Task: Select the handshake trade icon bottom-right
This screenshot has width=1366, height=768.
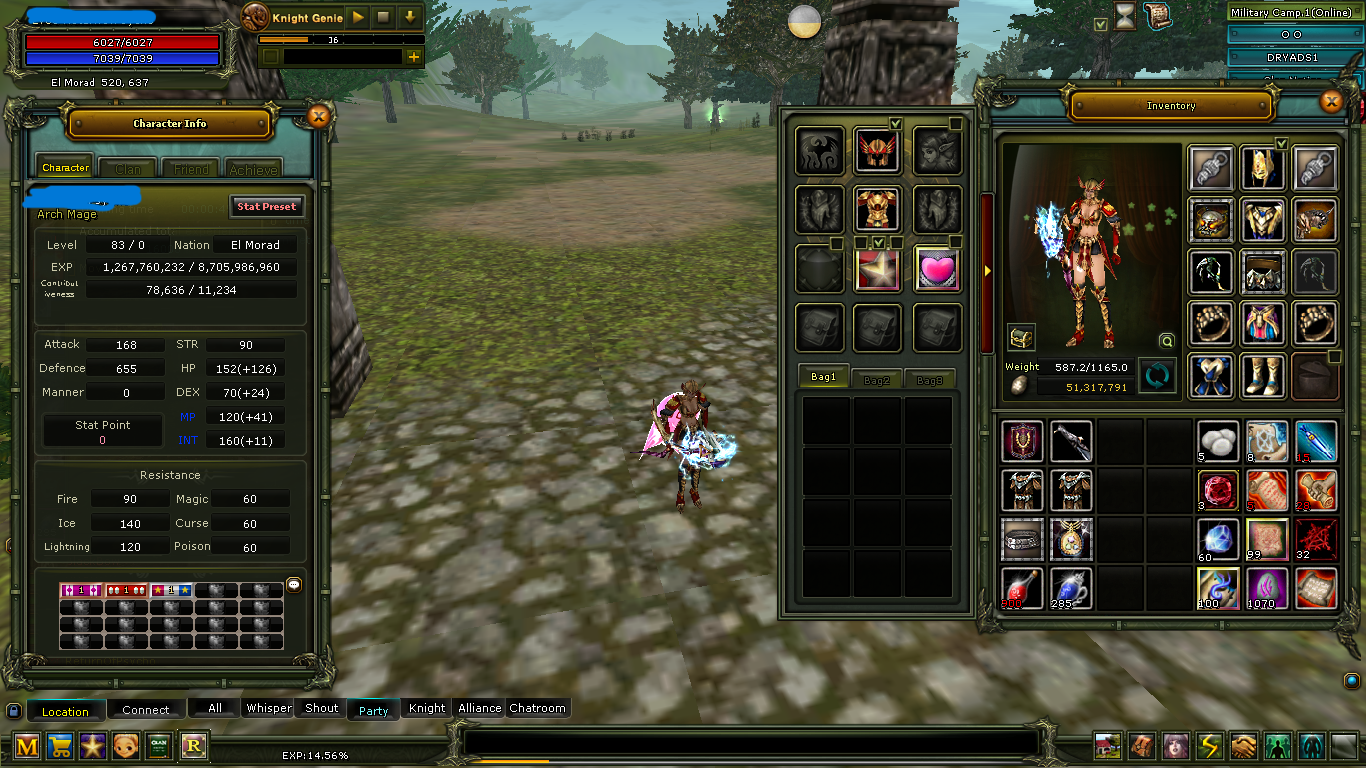Action: tap(1243, 746)
